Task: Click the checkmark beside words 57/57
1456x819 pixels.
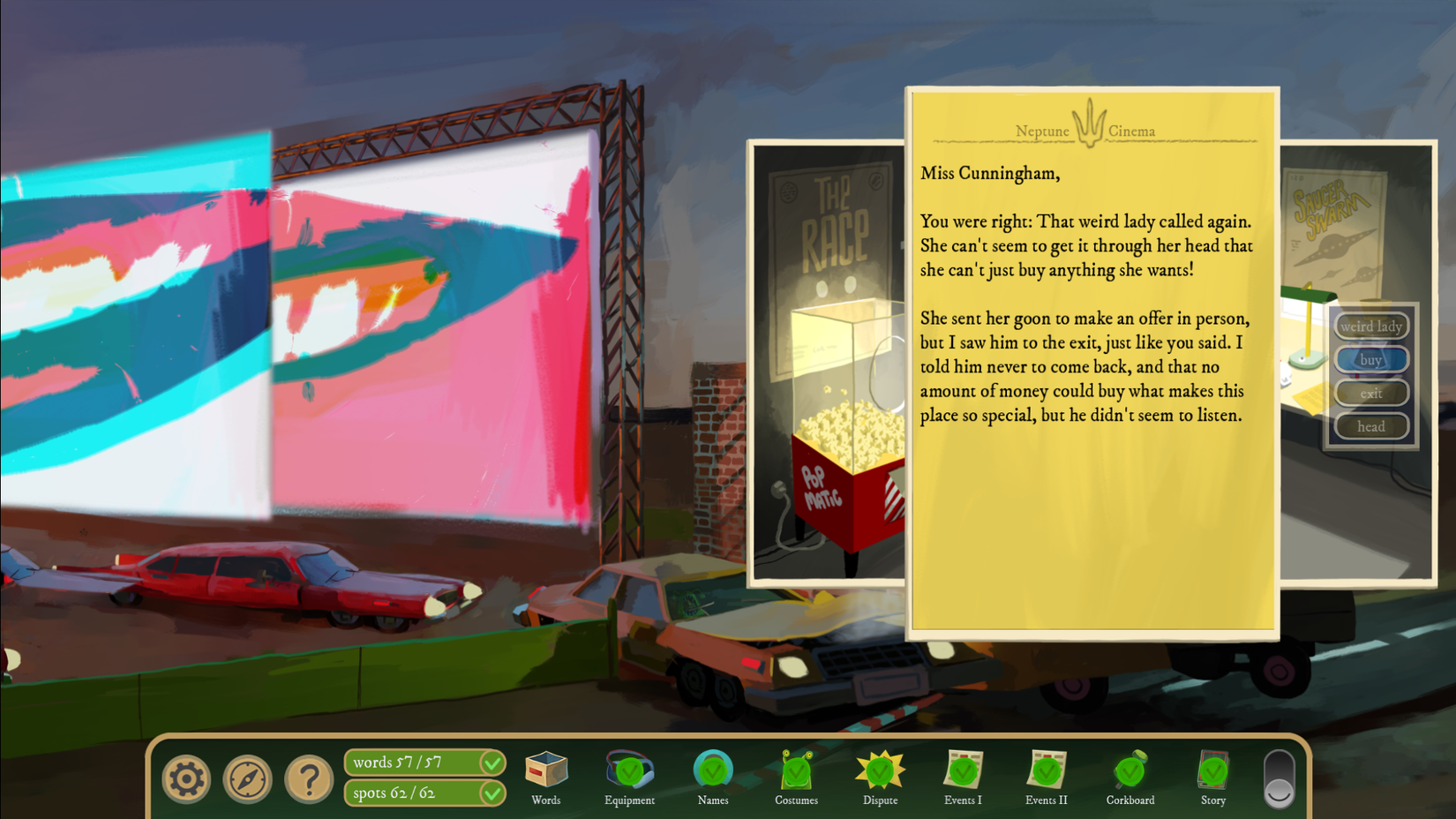Action: pyautogui.click(x=493, y=763)
